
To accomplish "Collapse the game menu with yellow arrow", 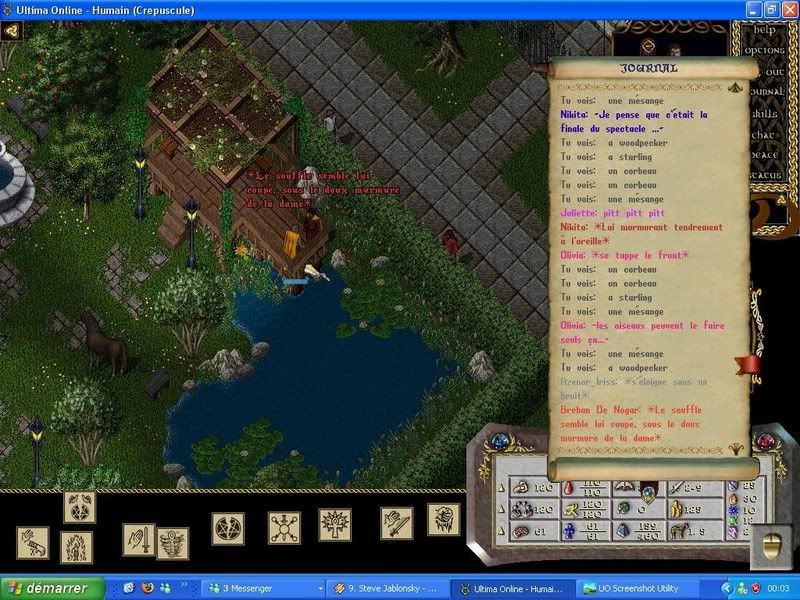I will coord(12,30).
